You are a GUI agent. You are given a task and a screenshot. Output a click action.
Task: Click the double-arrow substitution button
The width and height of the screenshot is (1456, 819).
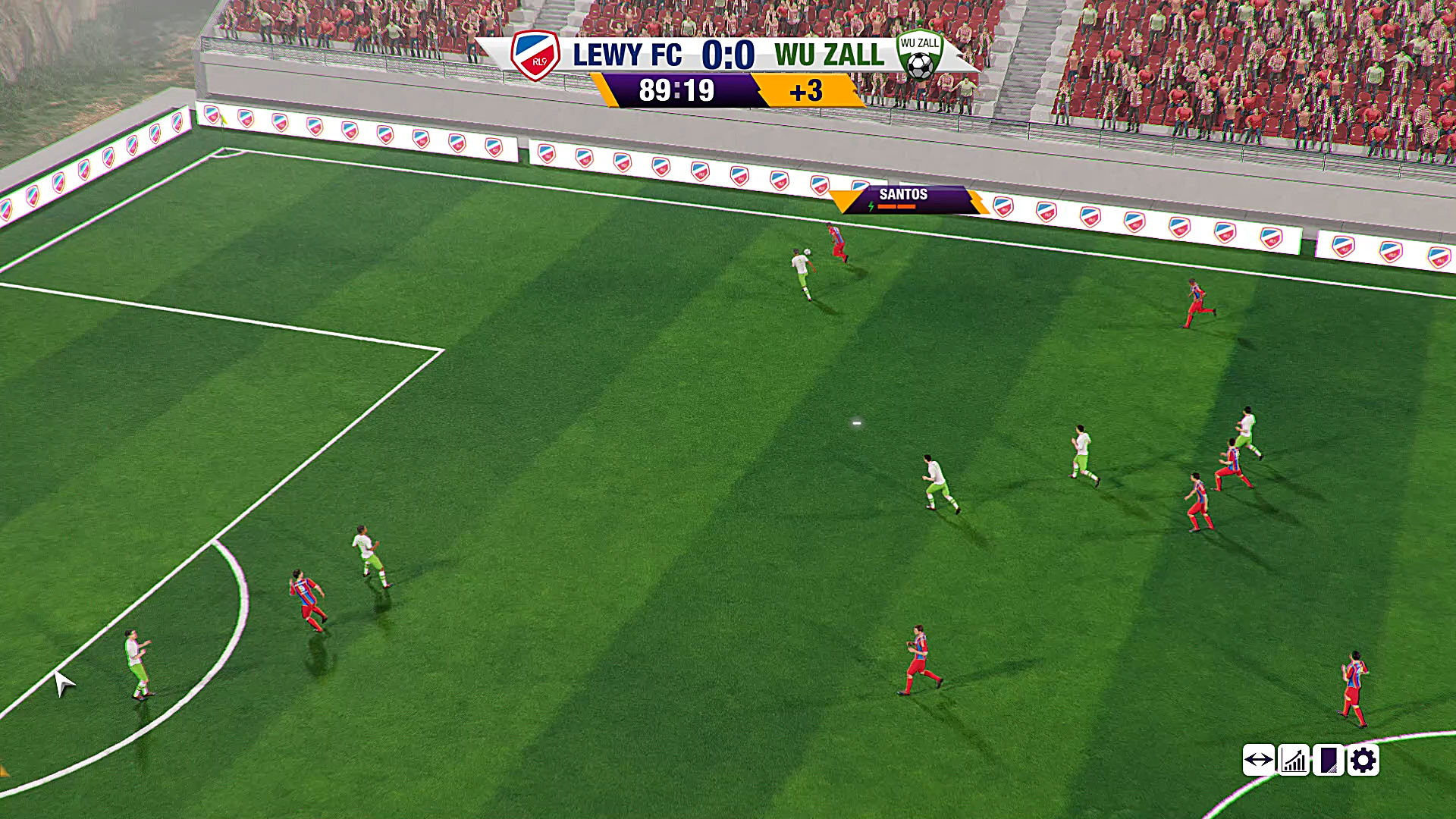click(1258, 760)
